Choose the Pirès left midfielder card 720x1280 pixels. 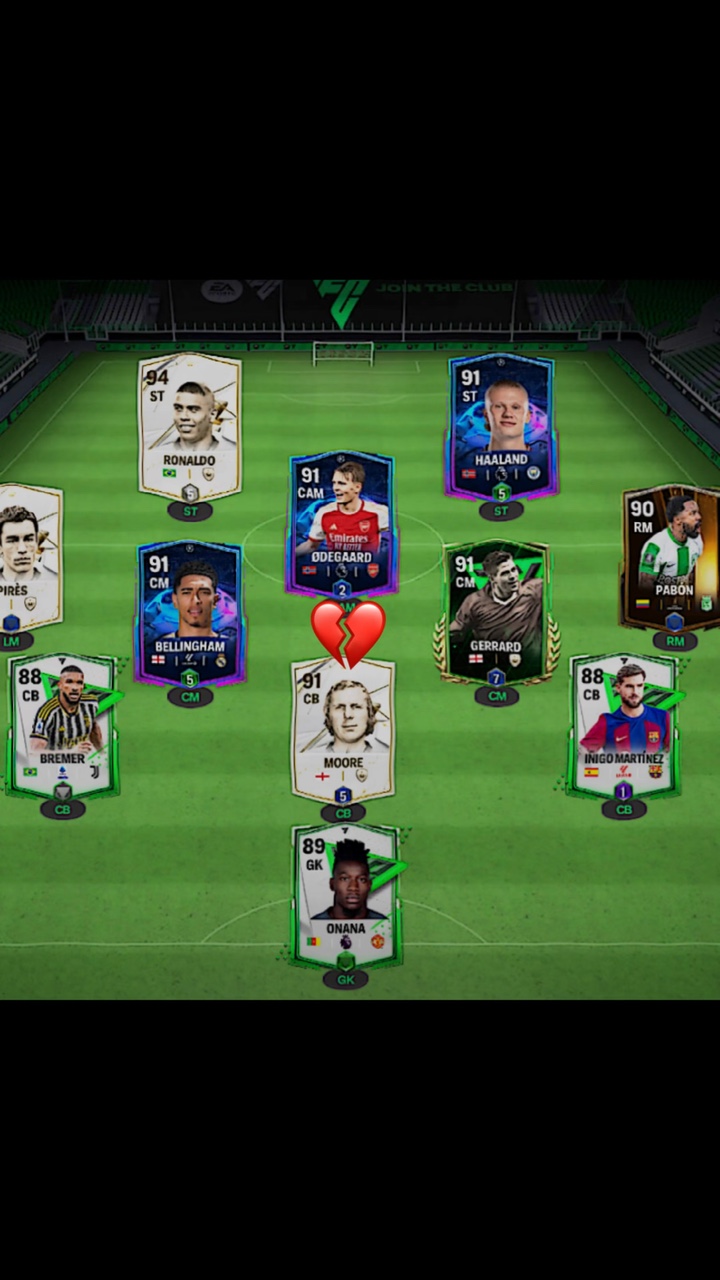tap(28, 556)
